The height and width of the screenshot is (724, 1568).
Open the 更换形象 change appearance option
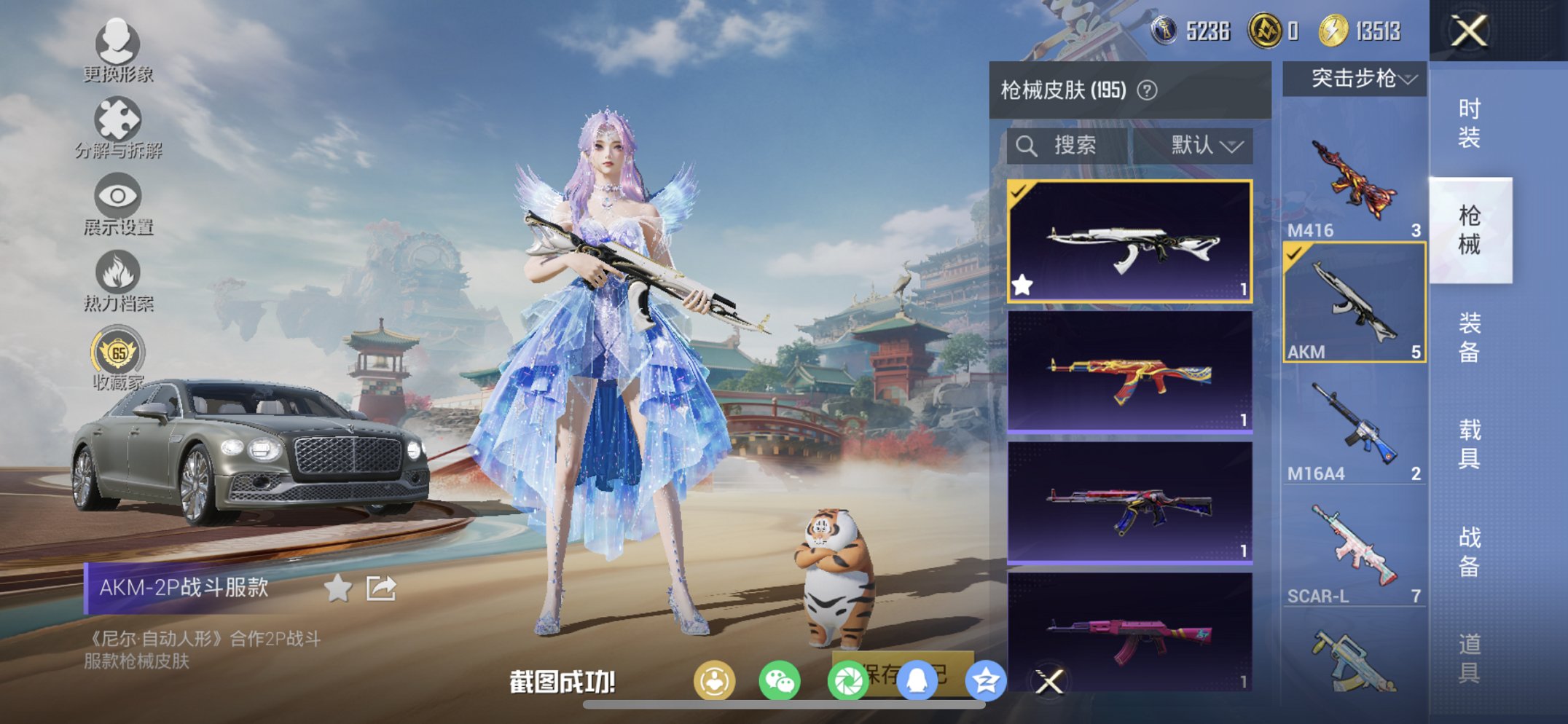[117, 50]
